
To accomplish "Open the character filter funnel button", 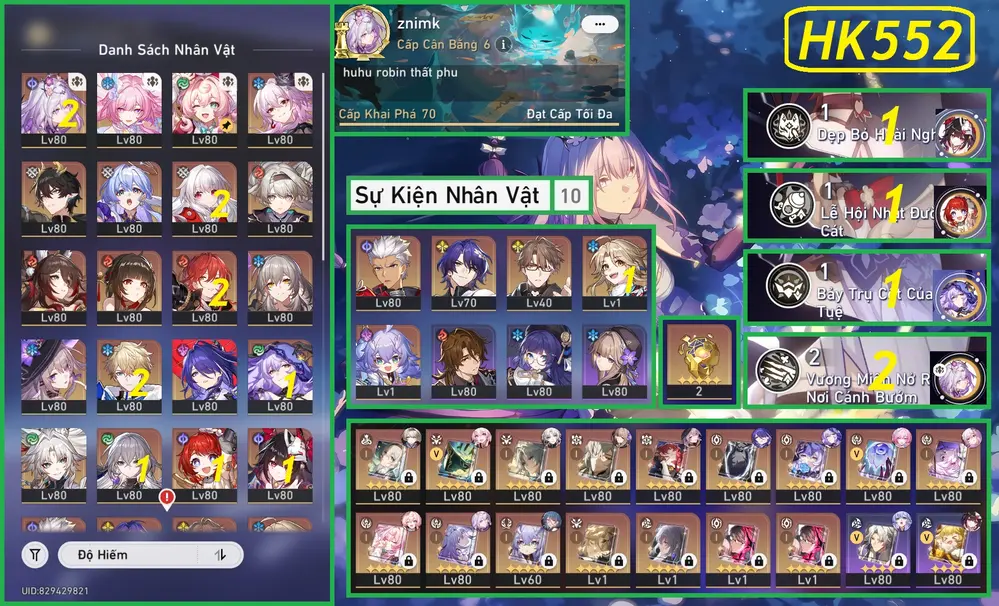I will coord(36,554).
